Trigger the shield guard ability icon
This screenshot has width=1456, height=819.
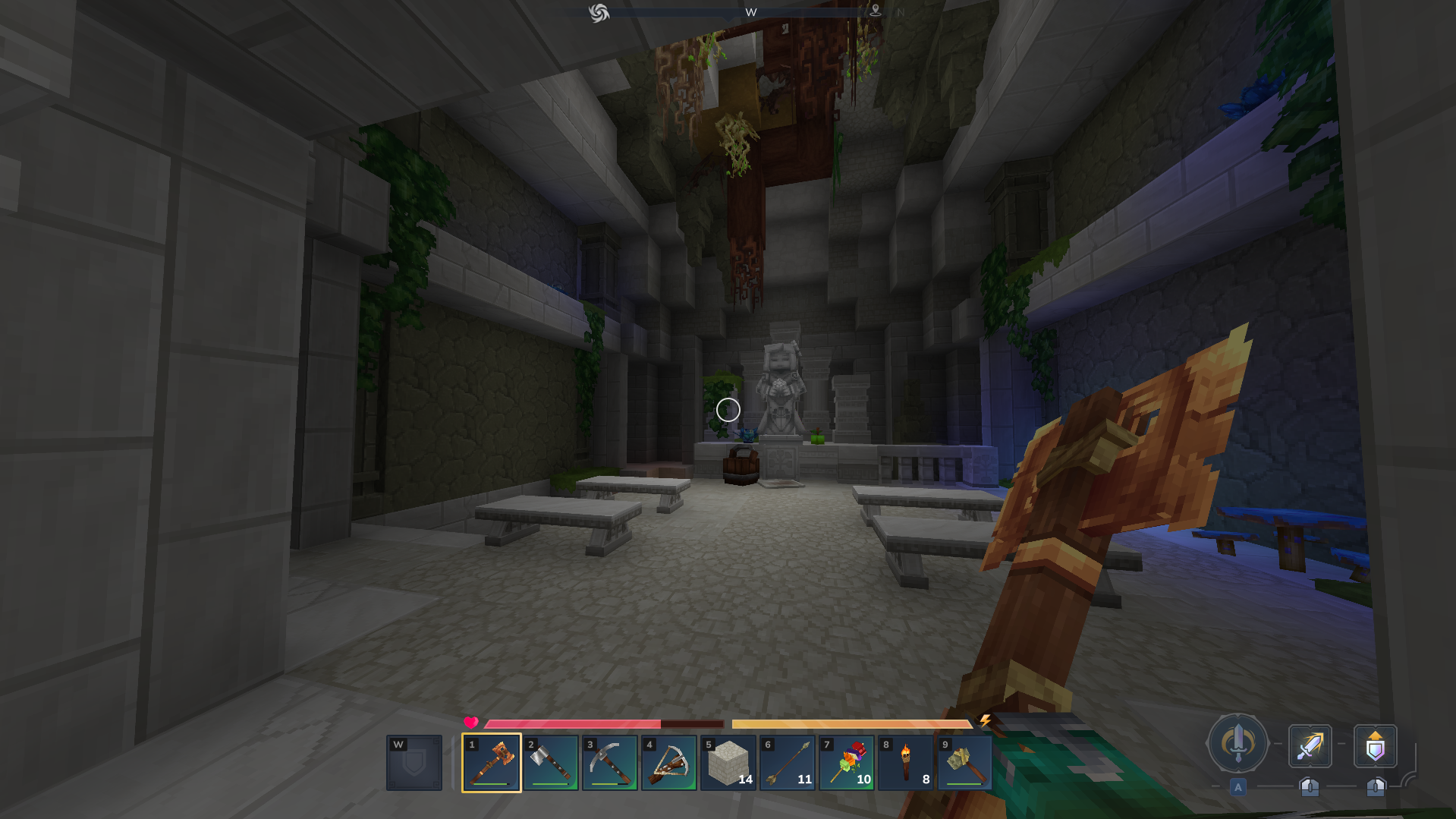pos(1375,746)
